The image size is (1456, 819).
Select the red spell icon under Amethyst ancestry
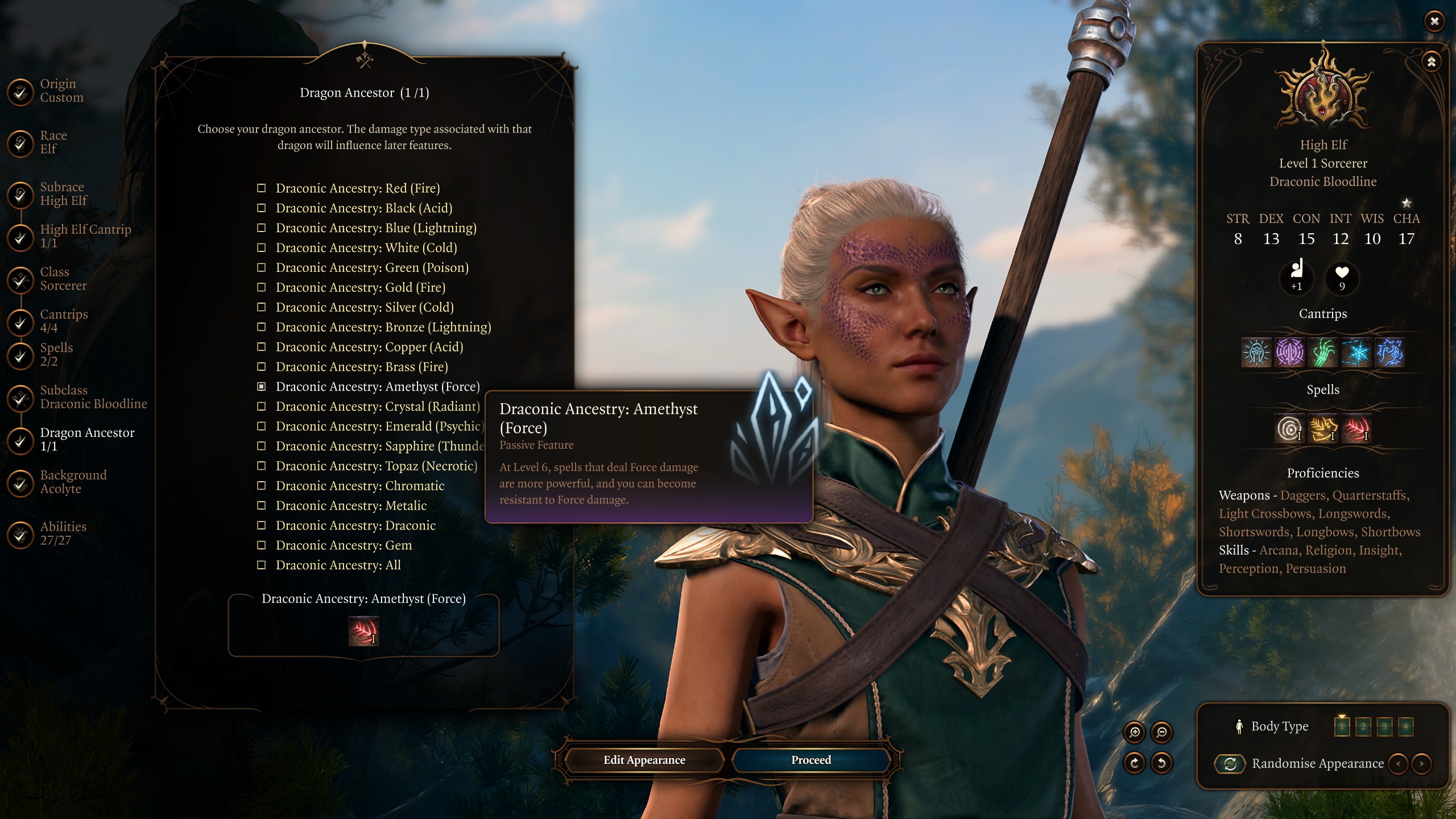(x=363, y=631)
